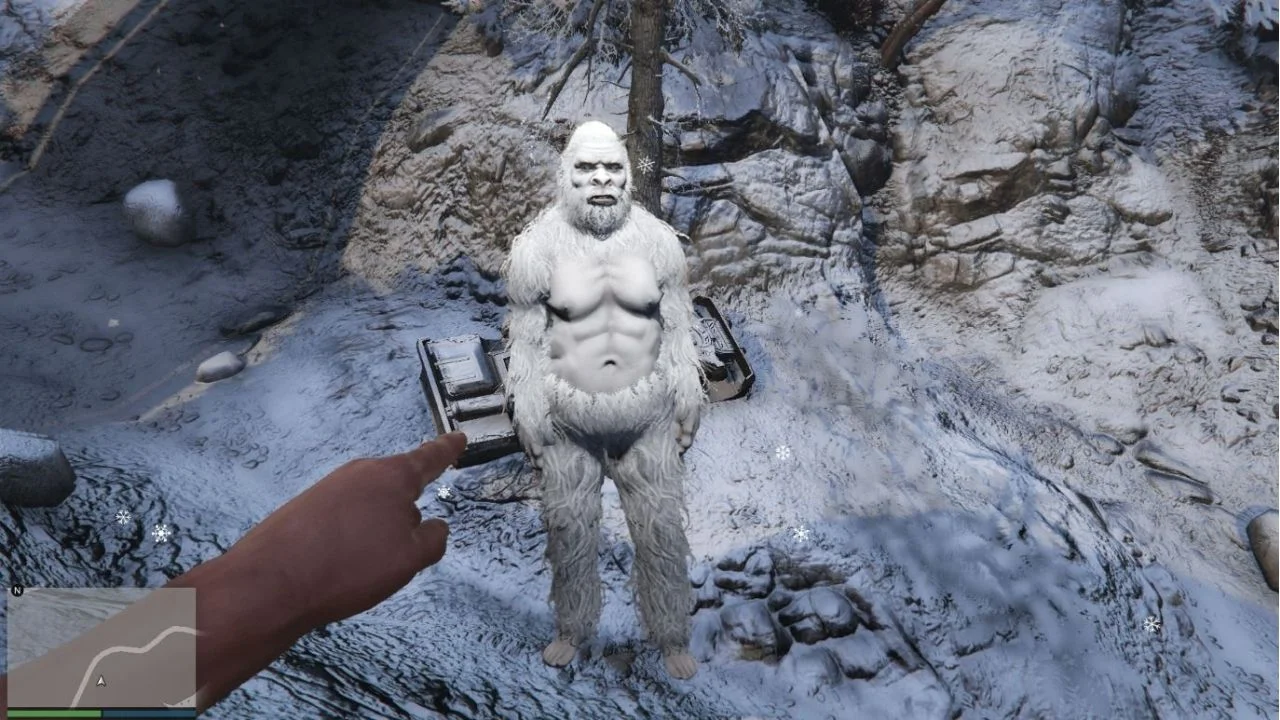
Task: Select the white player arrow on the minimap
Action: click(x=101, y=682)
